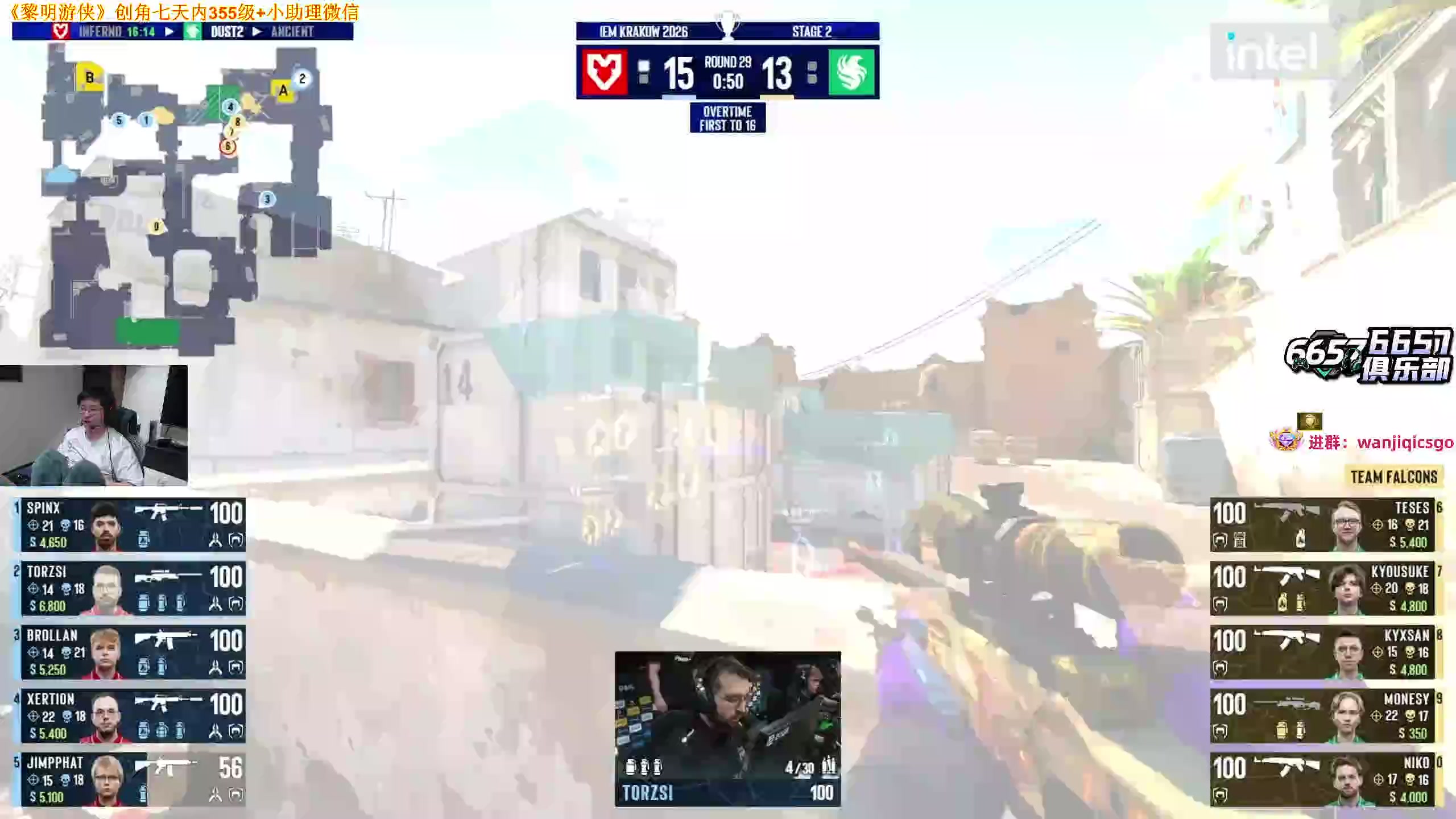Viewport: 1456px width, 819px height.
Task: Open the Falcons team logo on scoreboard
Action: coord(851,73)
